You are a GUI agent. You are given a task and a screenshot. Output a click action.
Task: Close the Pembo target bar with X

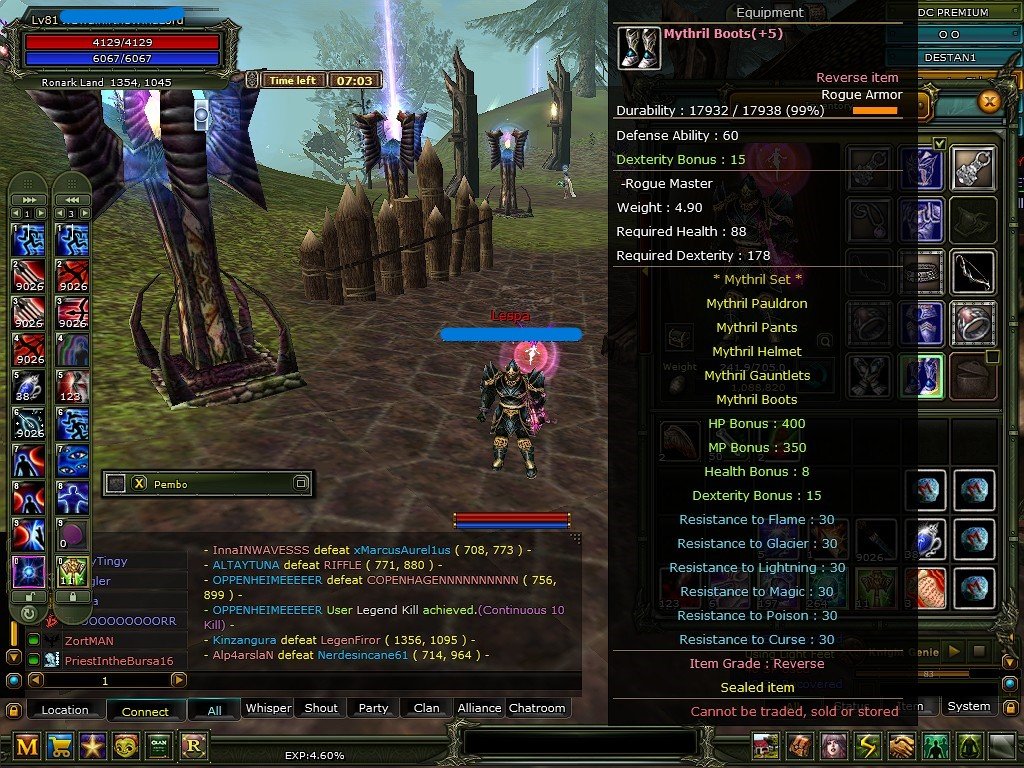(139, 483)
